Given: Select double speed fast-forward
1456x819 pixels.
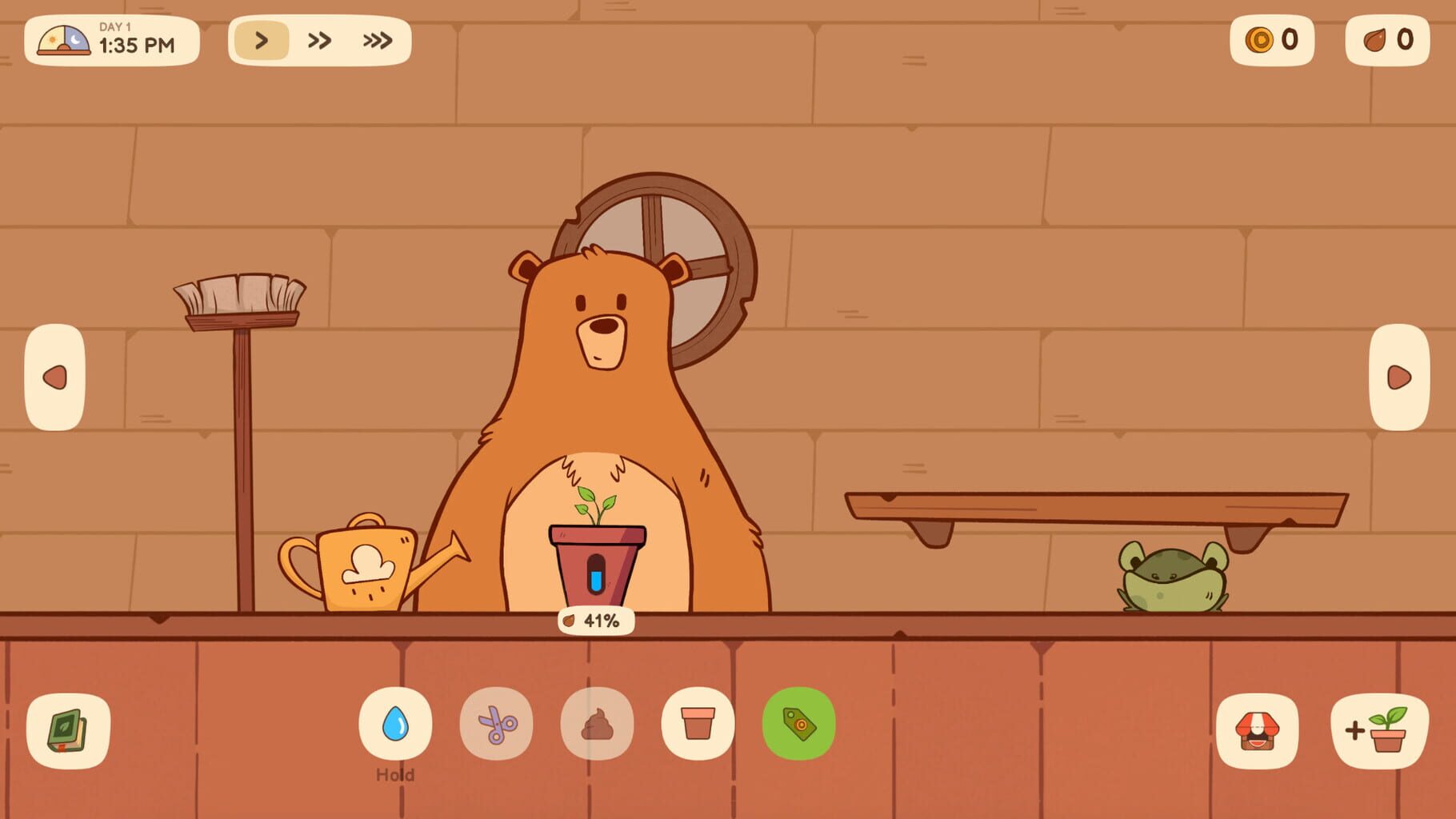Looking at the screenshot, I should click(x=318, y=39).
